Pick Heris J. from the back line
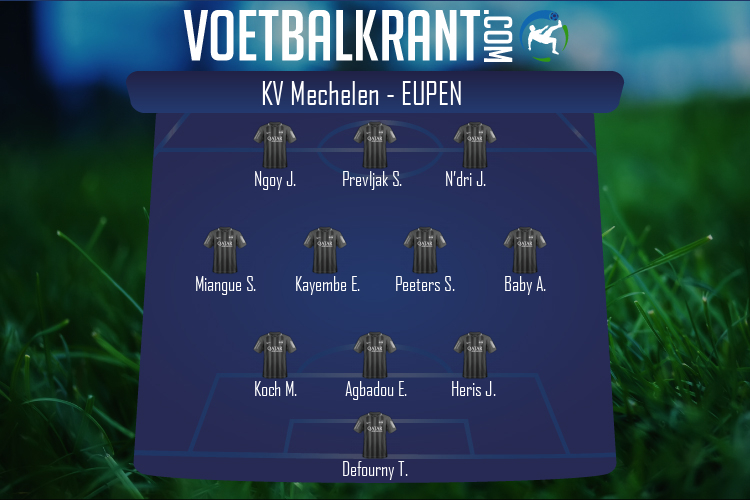The height and width of the screenshot is (500, 750). pos(474,357)
